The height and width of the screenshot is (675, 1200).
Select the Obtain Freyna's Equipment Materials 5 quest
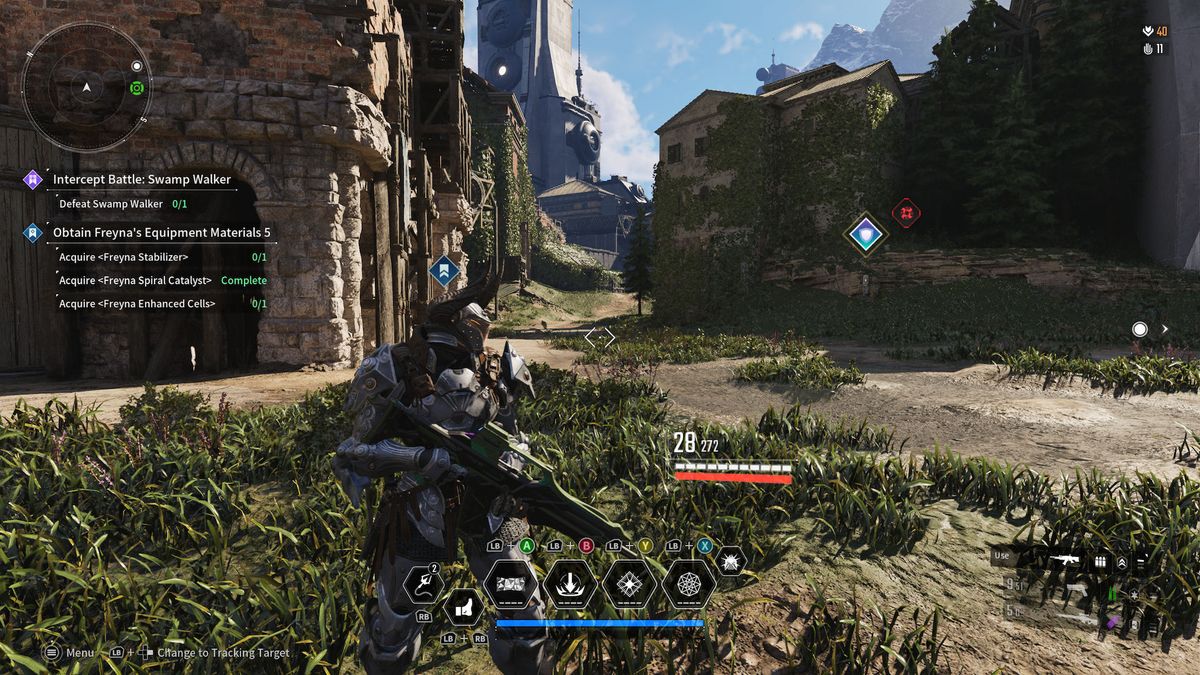point(161,233)
